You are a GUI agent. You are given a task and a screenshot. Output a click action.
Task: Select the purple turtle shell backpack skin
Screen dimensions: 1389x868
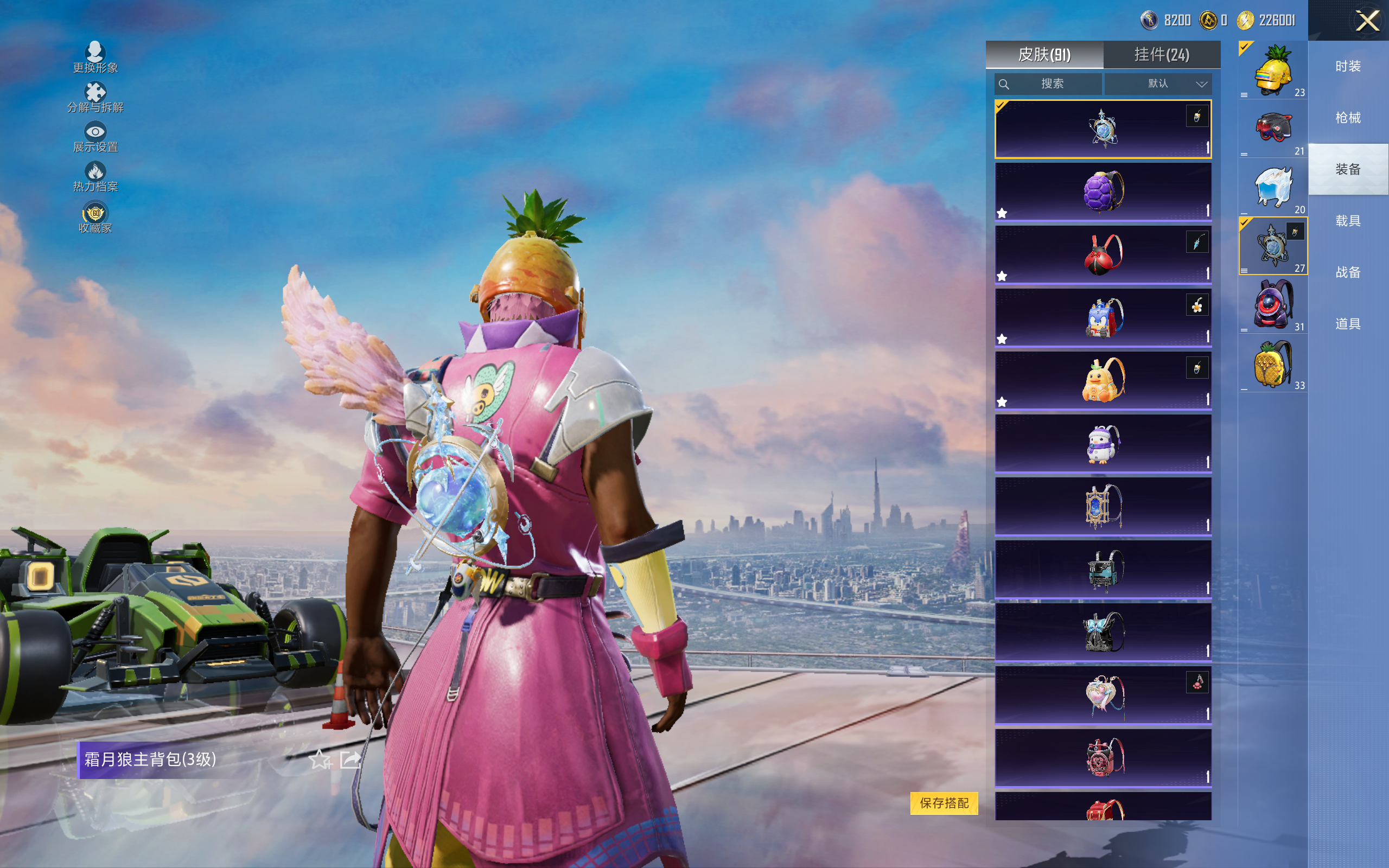(x=1103, y=192)
